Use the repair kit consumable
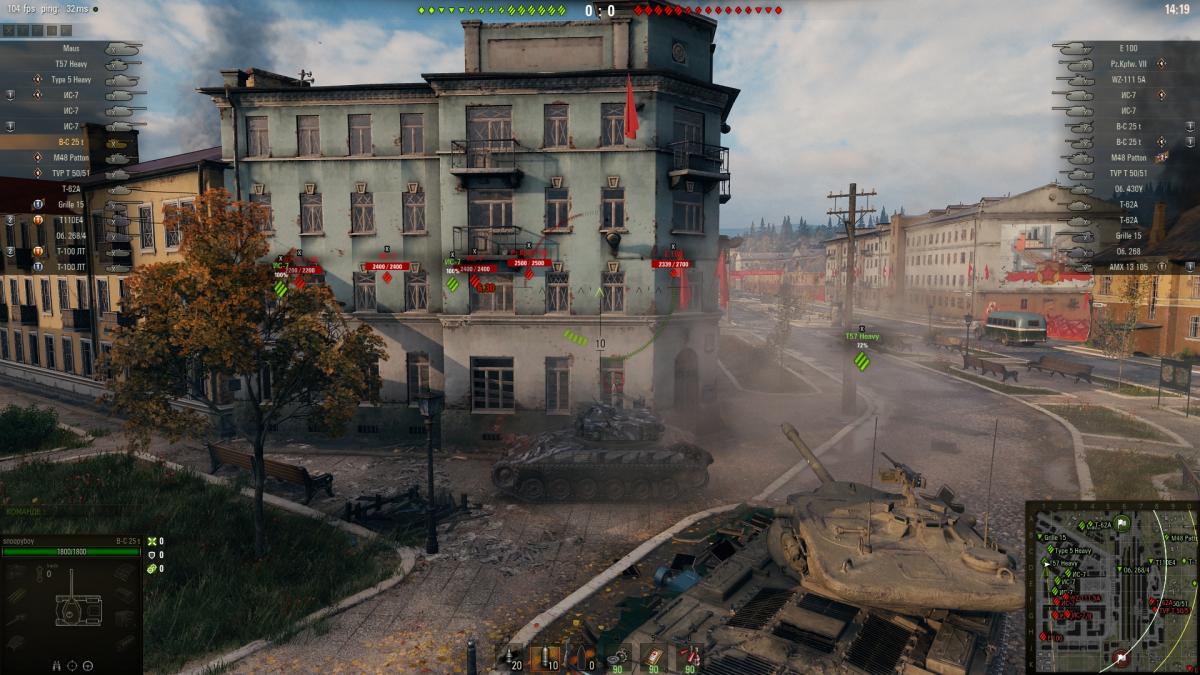Viewport: 1200px width, 675px height. (x=620, y=657)
